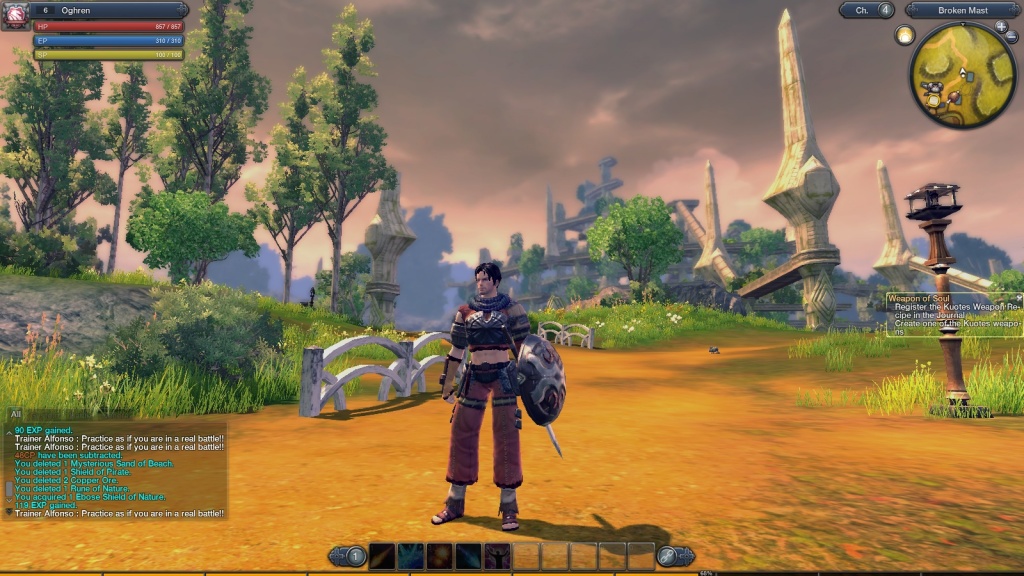Click the All chat tab
Screen dimensions: 1024x576
pos(16,413)
